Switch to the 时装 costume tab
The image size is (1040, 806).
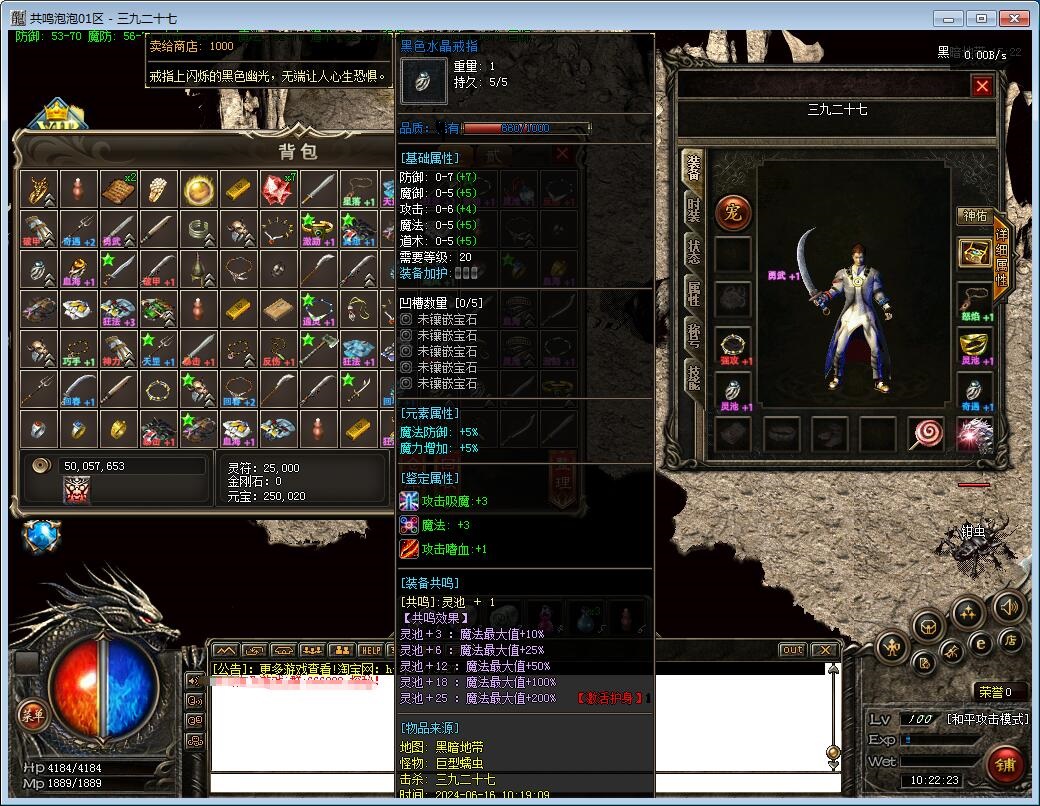(693, 209)
